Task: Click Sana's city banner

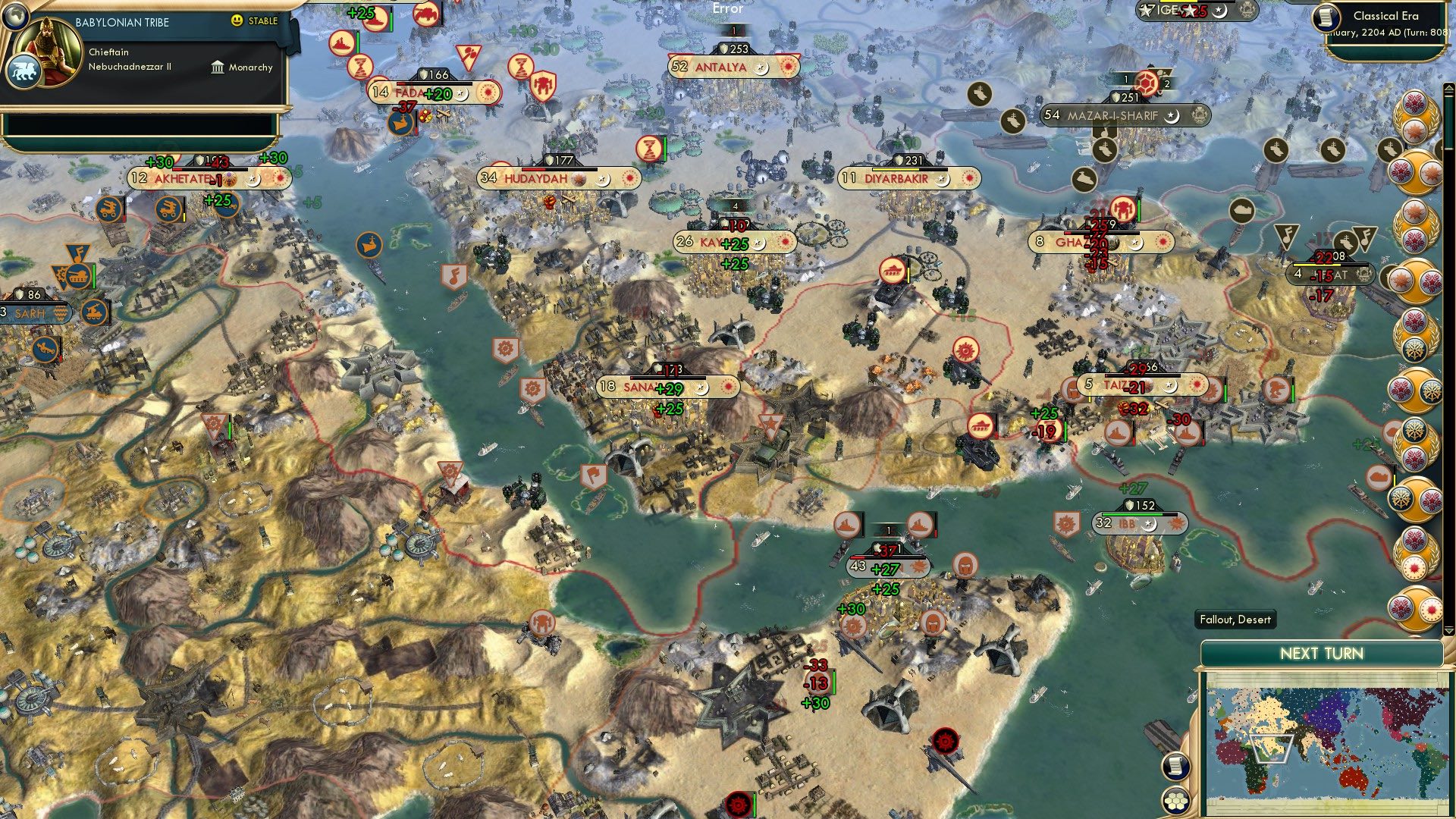Action: pos(666,386)
